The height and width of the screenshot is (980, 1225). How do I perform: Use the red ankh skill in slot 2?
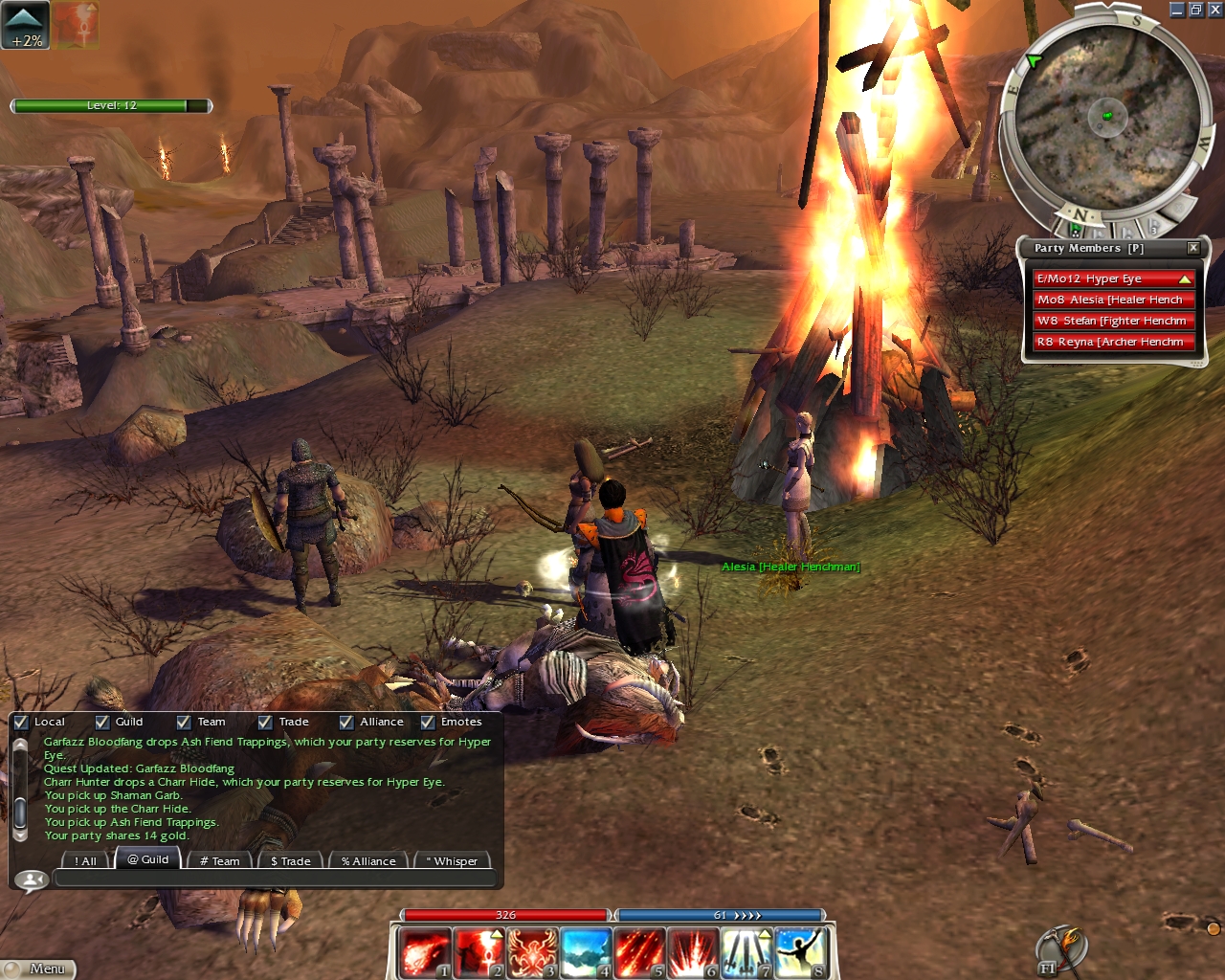click(479, 953)
